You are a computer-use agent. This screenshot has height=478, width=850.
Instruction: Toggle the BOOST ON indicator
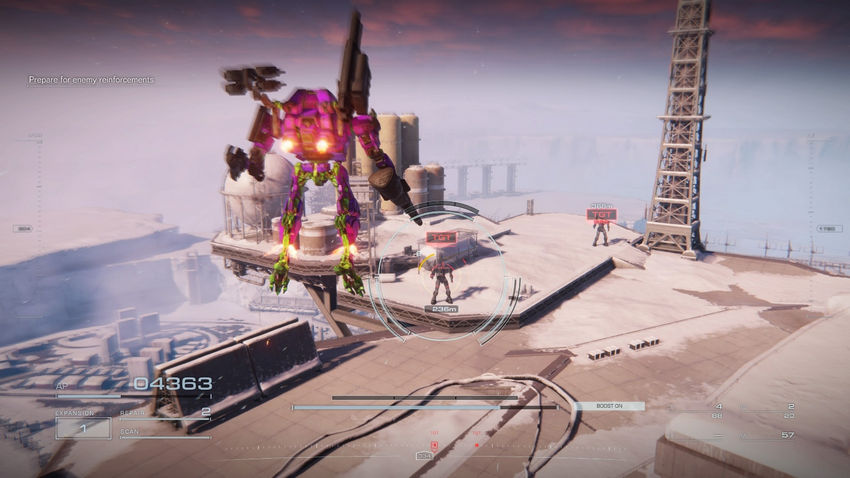(609, 406)
